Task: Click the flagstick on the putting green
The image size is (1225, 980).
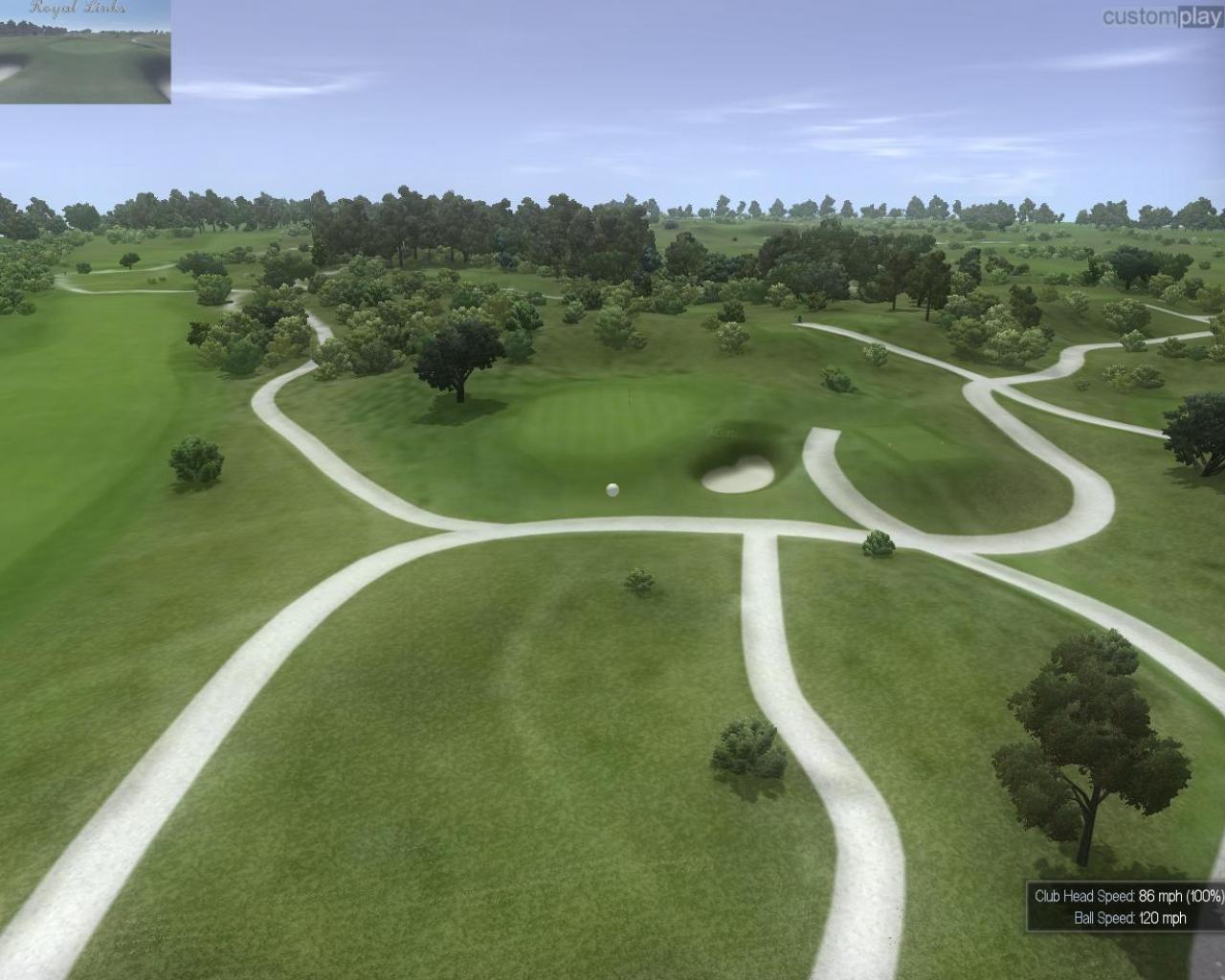Action: pyautogui.click(x=630, y=394)
